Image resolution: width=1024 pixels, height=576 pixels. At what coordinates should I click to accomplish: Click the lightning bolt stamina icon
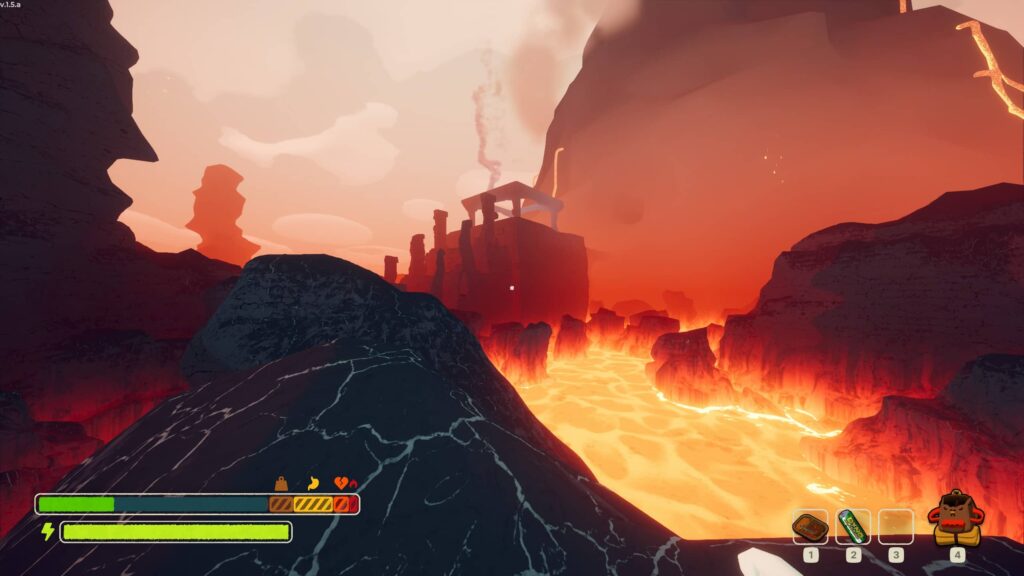pyautogui.click(x=46, y=531)
